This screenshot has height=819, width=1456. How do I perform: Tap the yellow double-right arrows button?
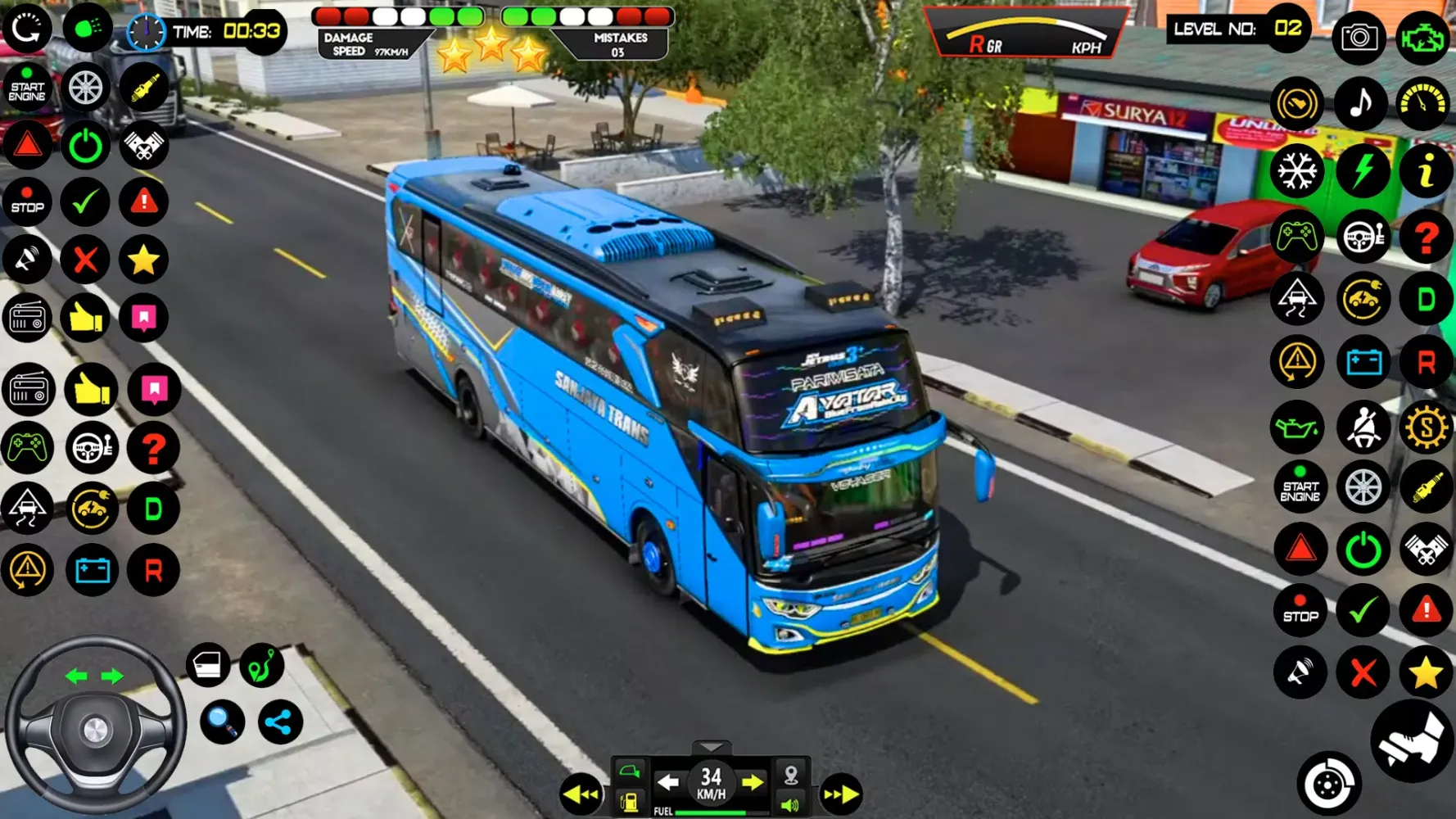(841, 794)
